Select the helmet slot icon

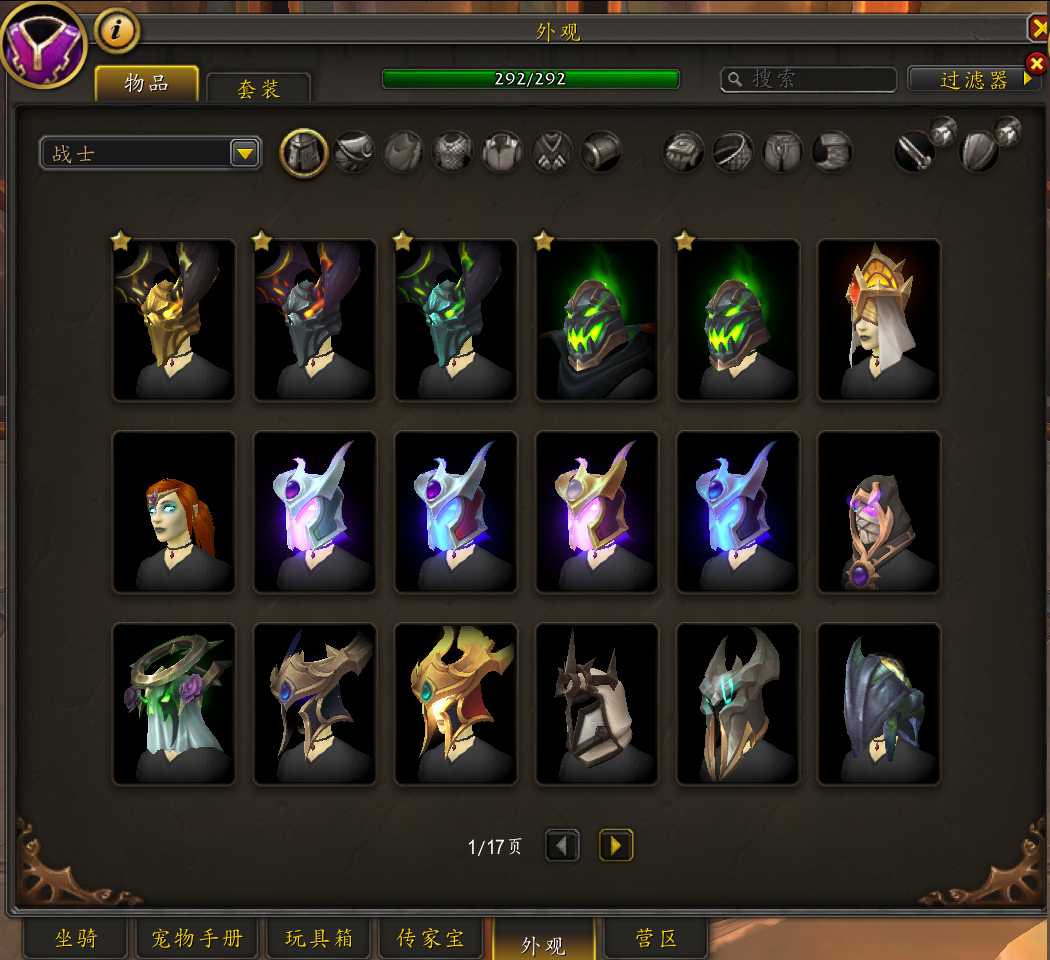click(x=303, y=153)
